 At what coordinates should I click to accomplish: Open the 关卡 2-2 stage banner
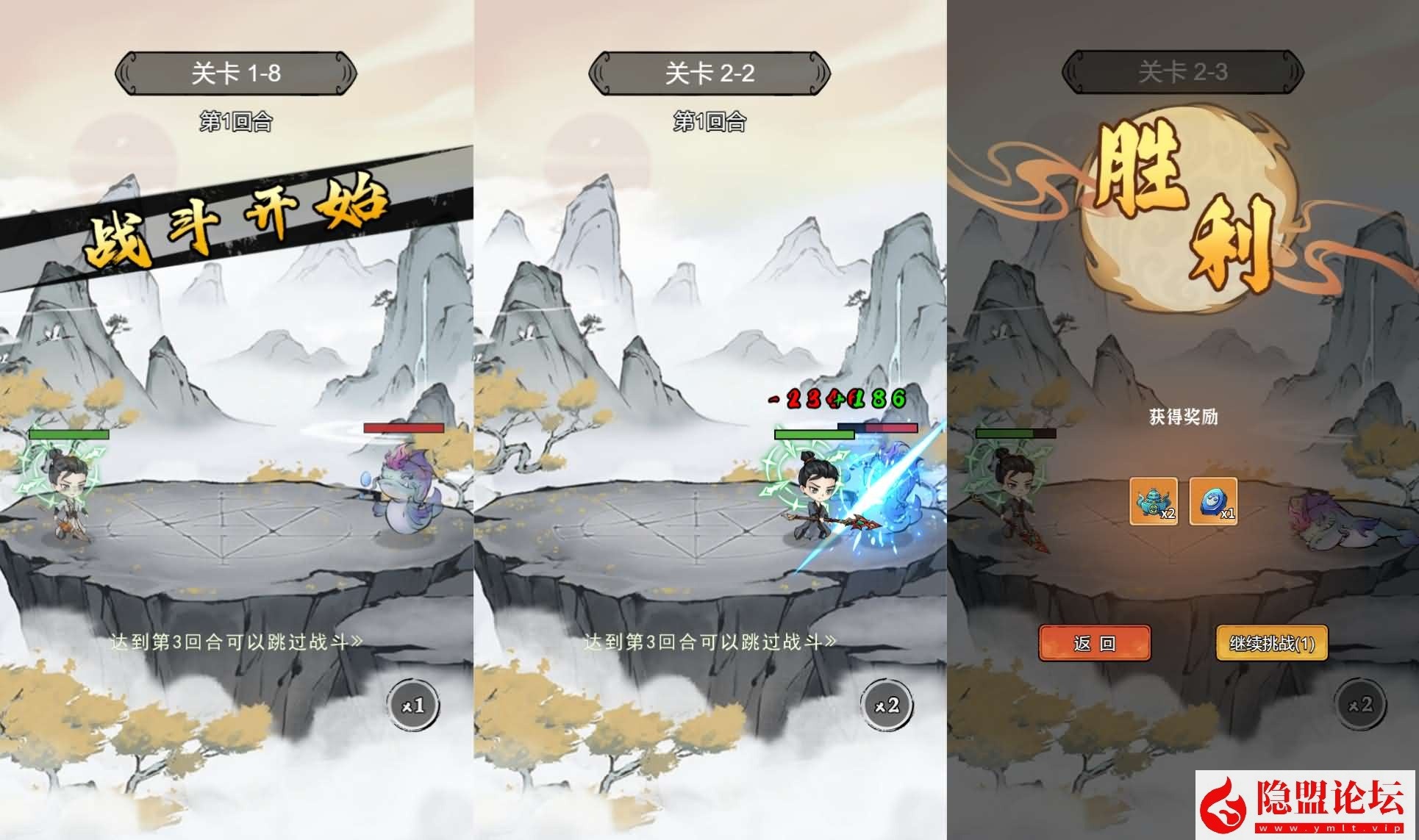coord(709,73)
